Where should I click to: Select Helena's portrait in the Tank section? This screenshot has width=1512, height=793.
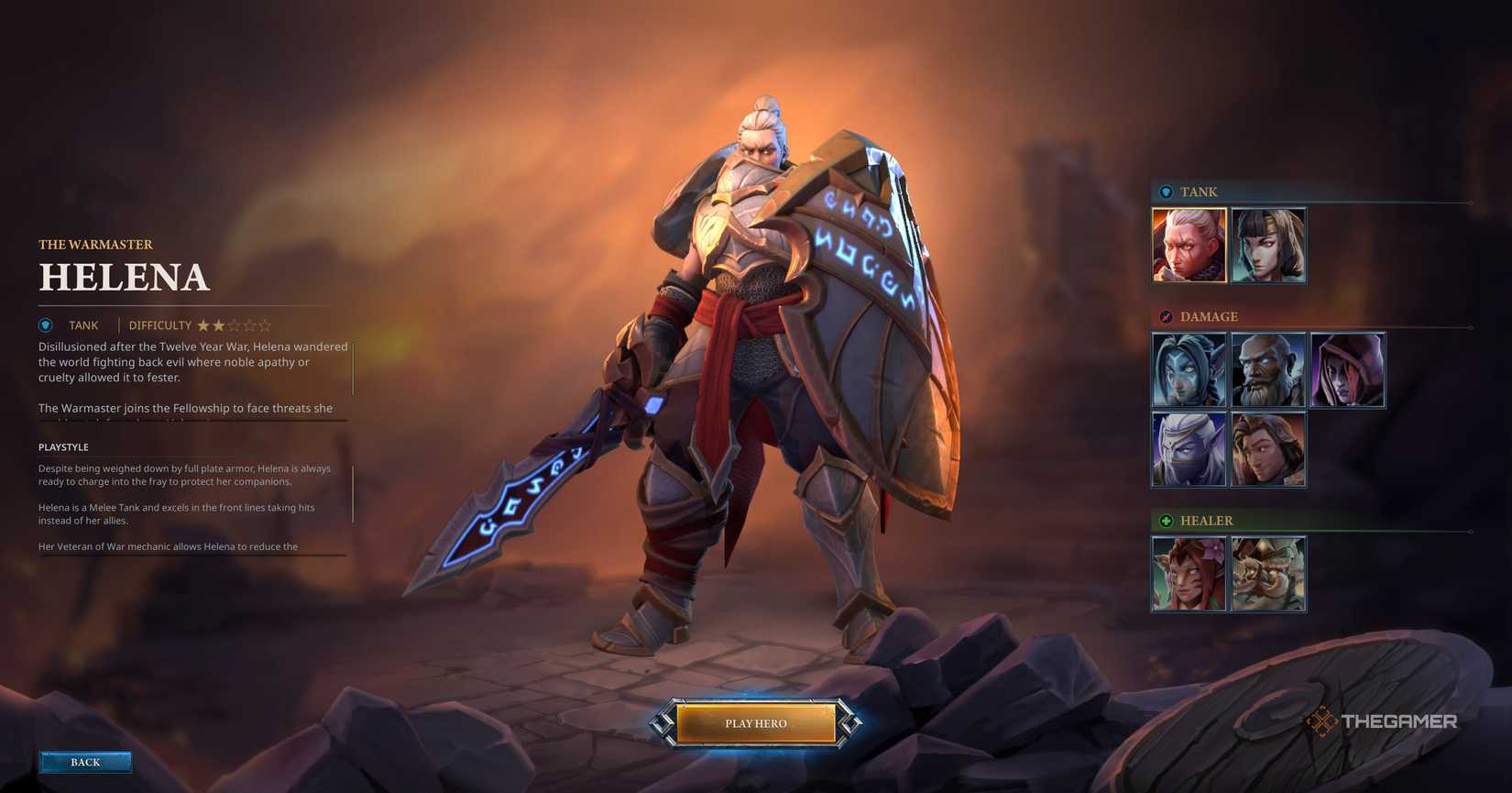(1189, 244)
